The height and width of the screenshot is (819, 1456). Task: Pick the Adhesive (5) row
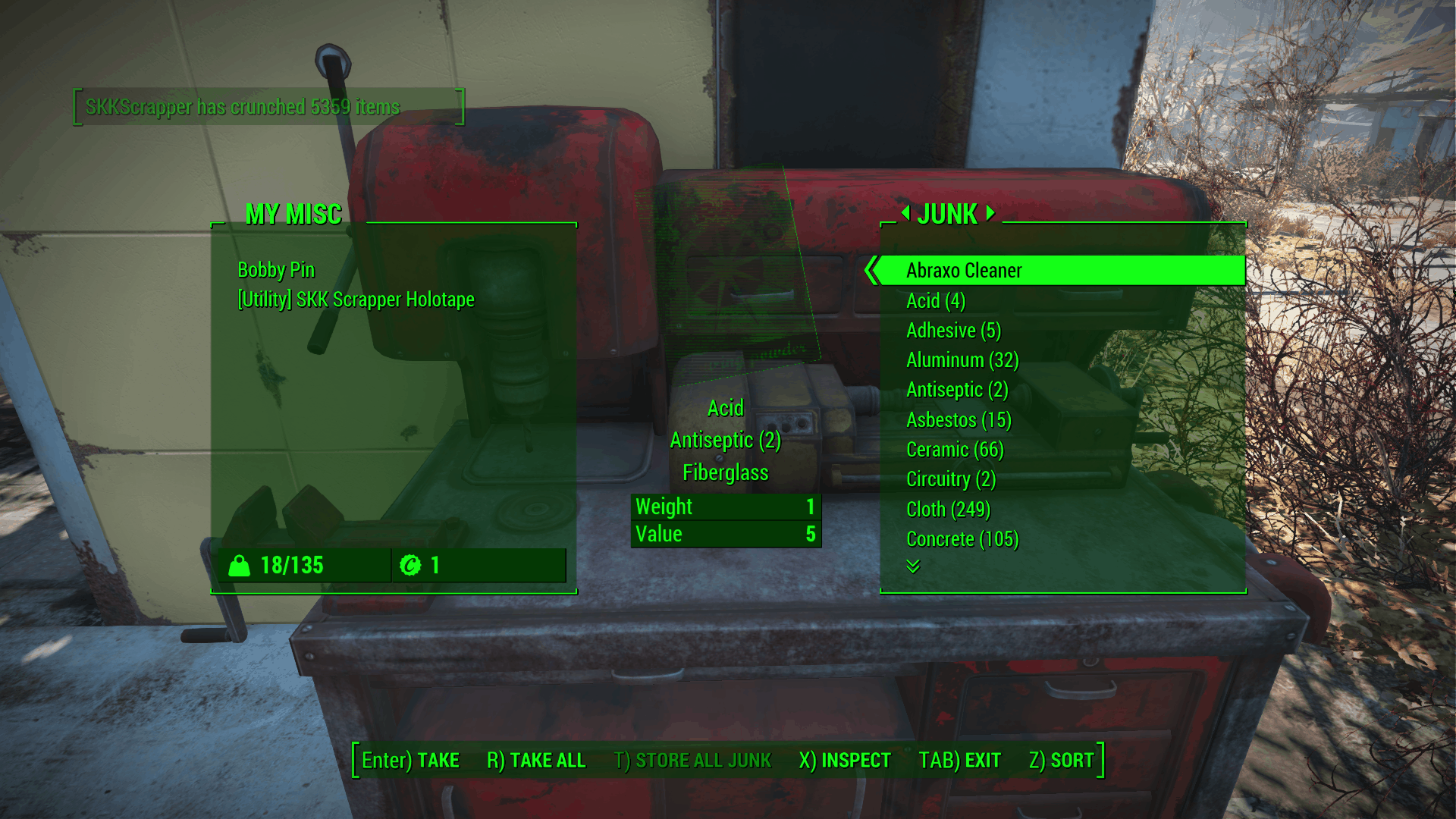tap(953, 331)
